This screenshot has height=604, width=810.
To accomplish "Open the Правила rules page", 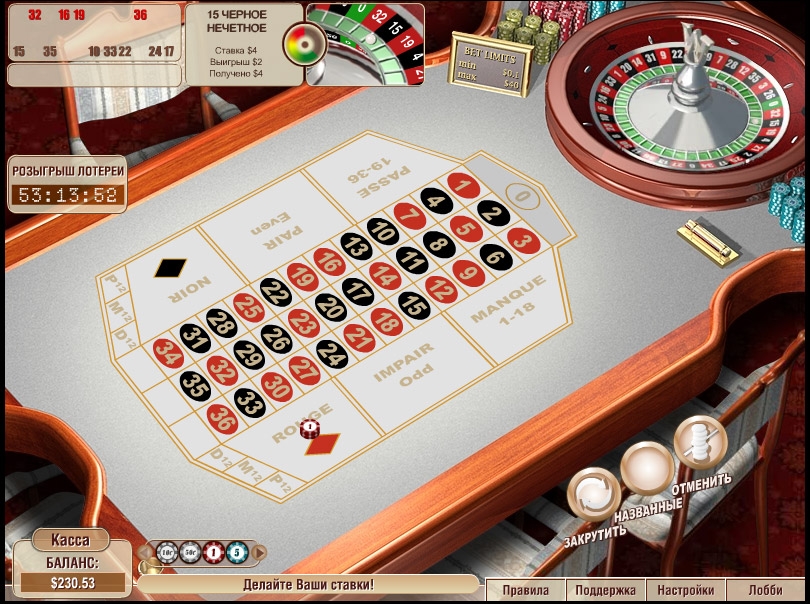I will pyautogui.click(x=526, y=590).
